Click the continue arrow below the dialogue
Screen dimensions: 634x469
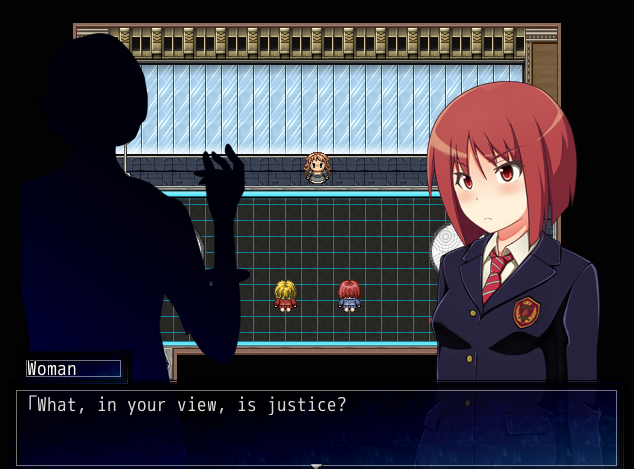(x=316, y=465)
